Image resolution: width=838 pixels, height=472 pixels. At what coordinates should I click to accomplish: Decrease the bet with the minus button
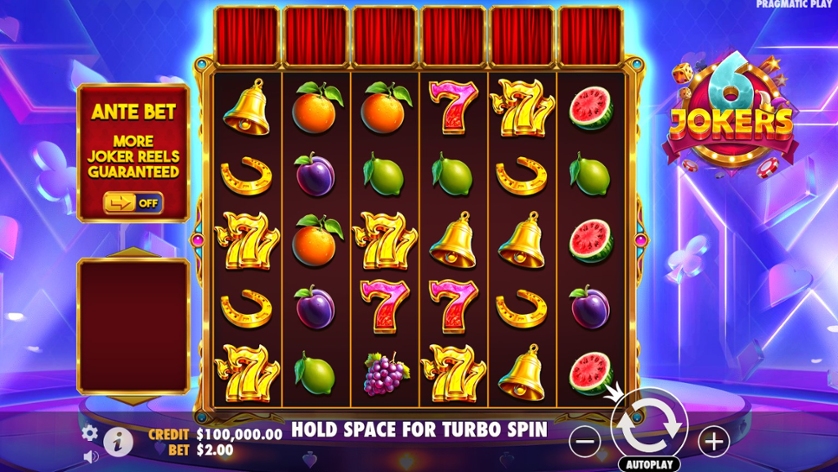click(x=587, y=438)
